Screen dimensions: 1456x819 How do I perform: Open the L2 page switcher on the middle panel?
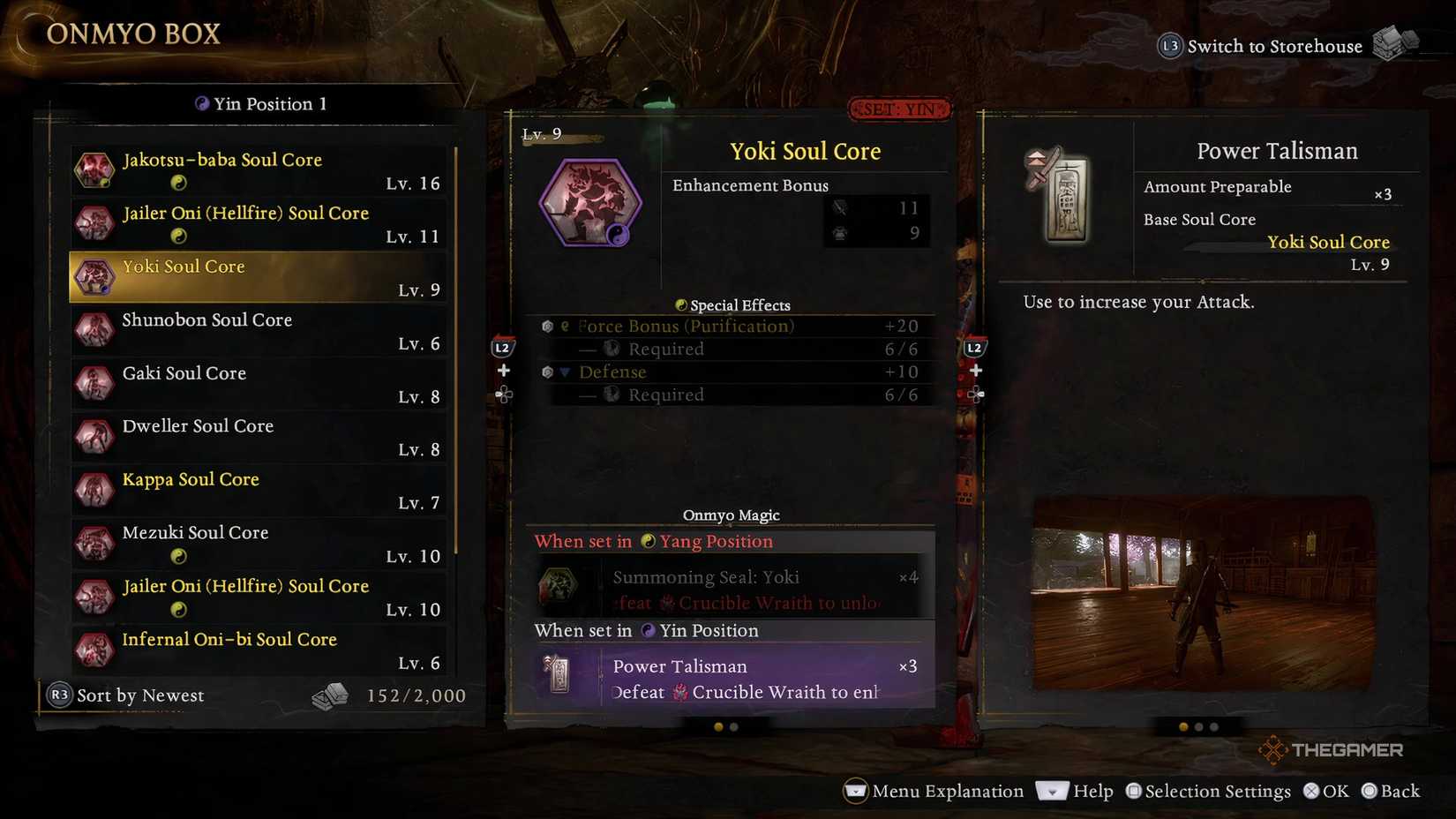click(502, 348)
